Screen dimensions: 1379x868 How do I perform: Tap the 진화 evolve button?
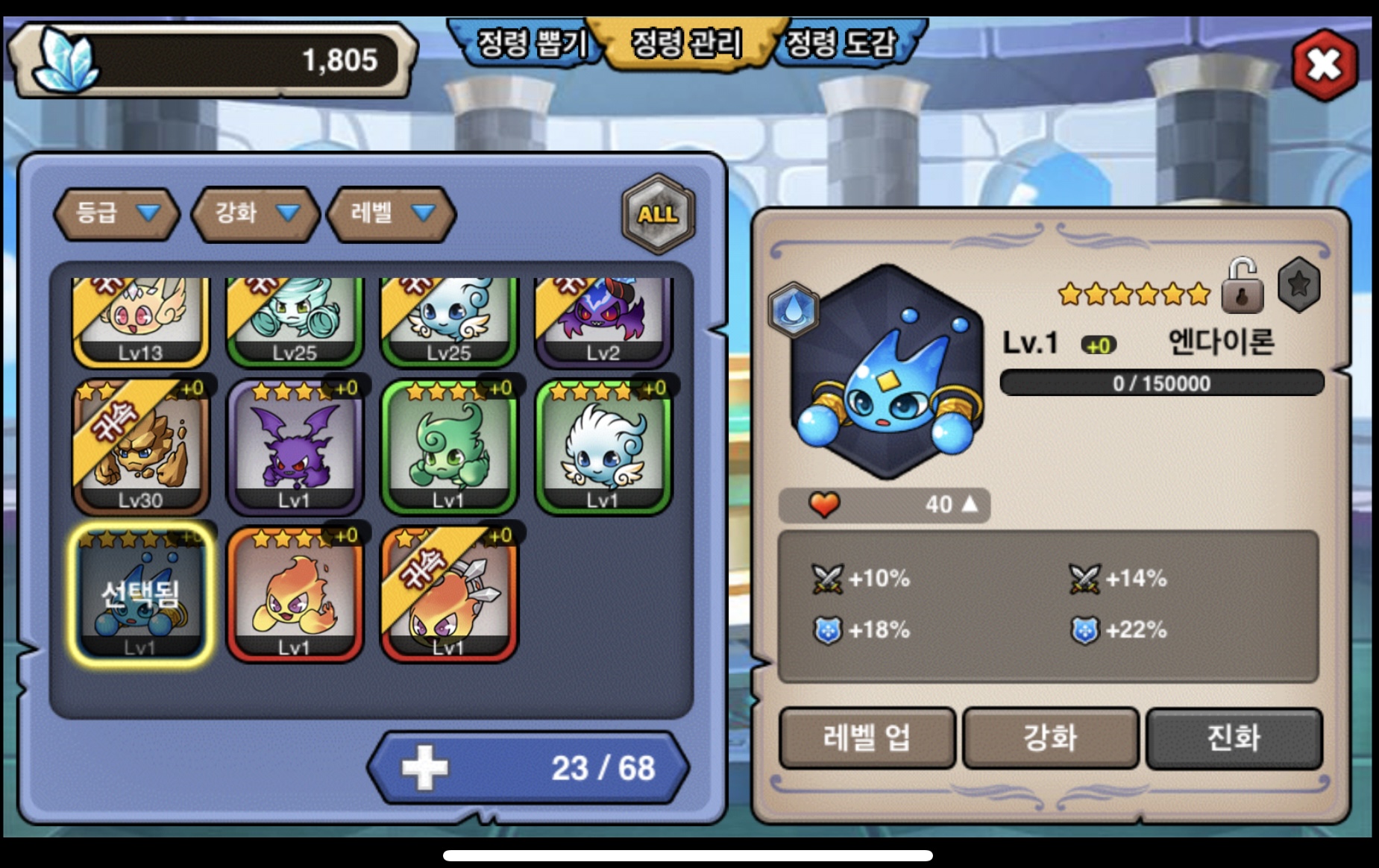(x=1234, y=738)
